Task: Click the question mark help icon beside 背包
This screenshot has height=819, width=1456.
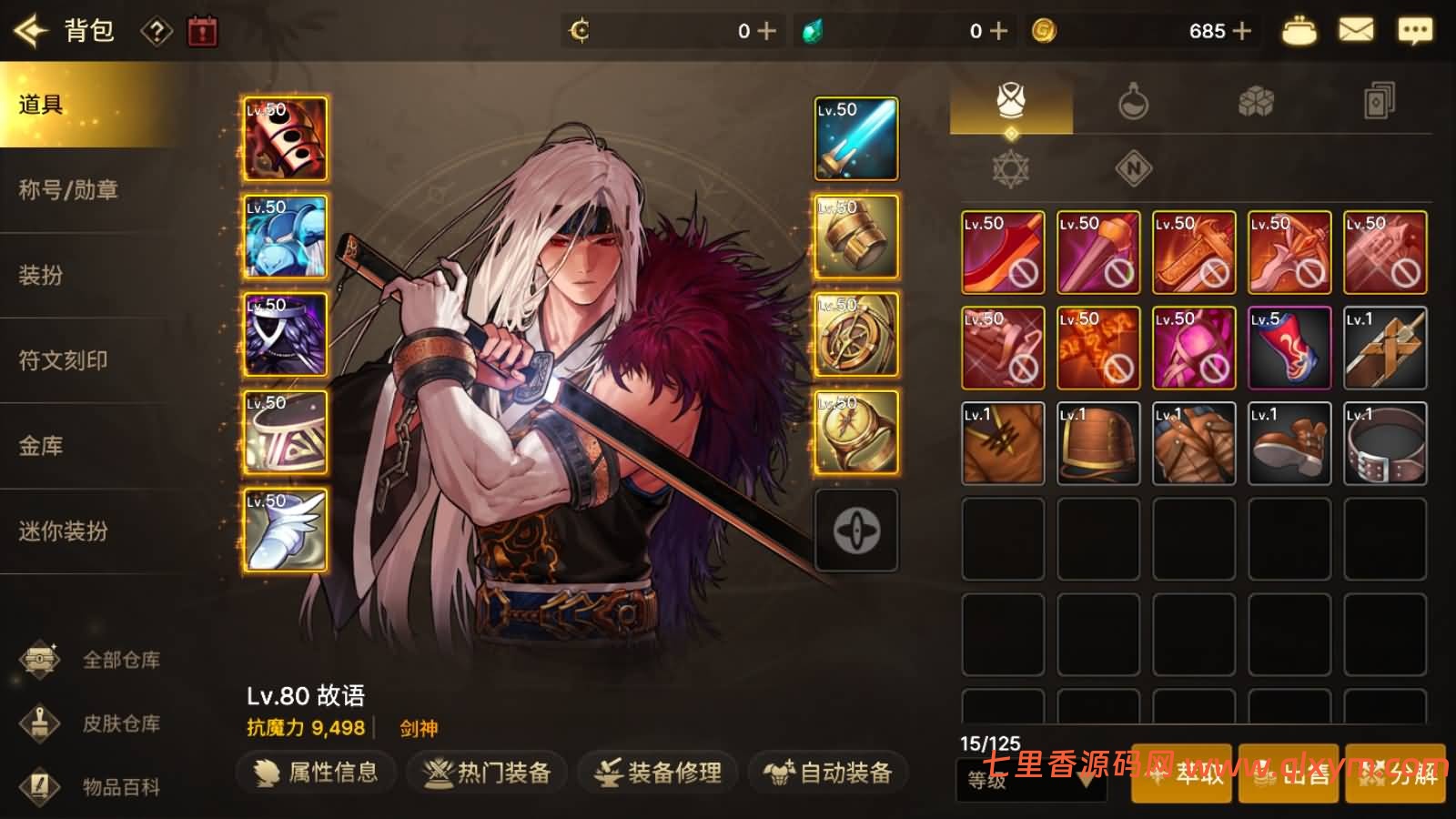Action: click(x=158, y=30)
